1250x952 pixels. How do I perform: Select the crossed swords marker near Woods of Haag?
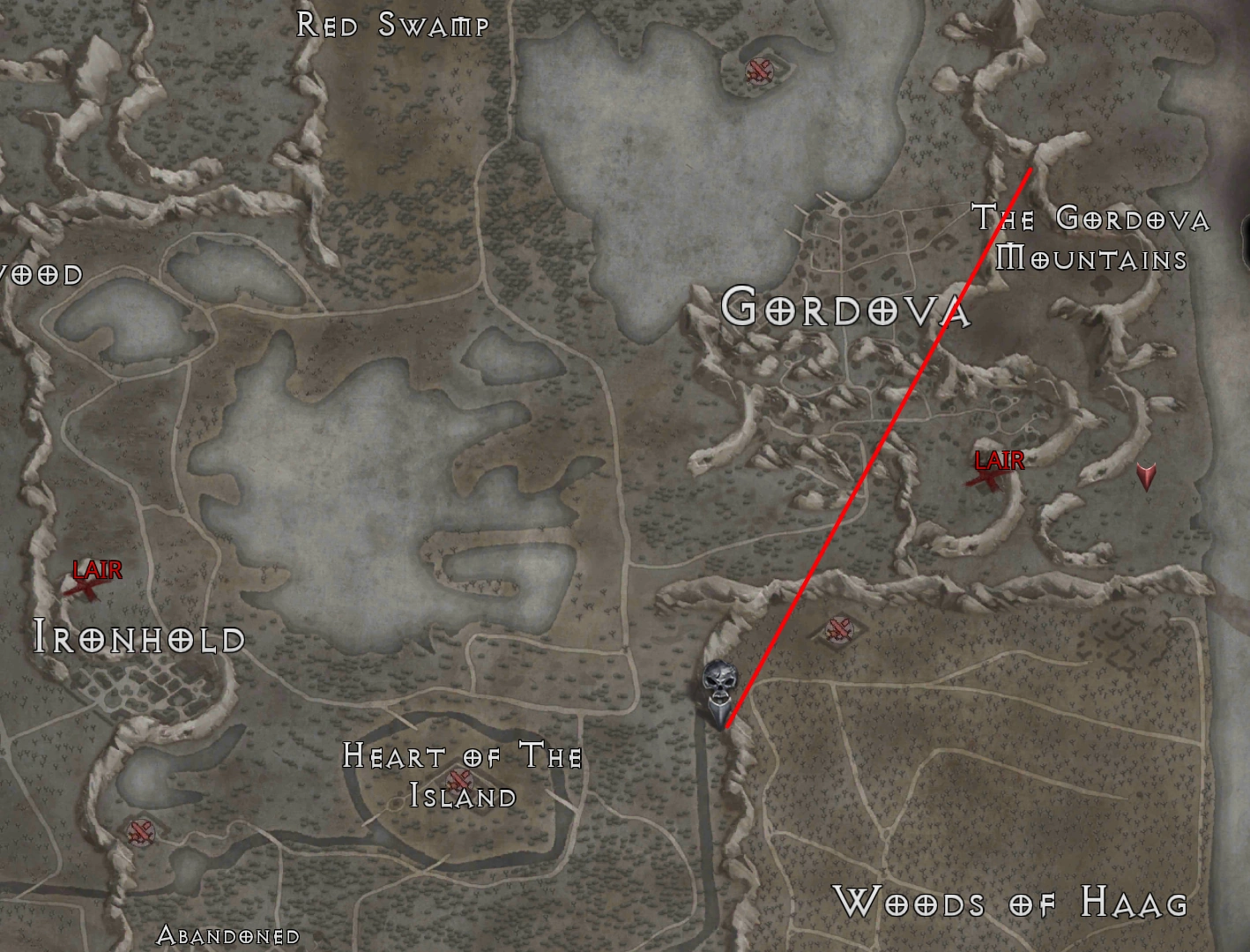[837, 628]
